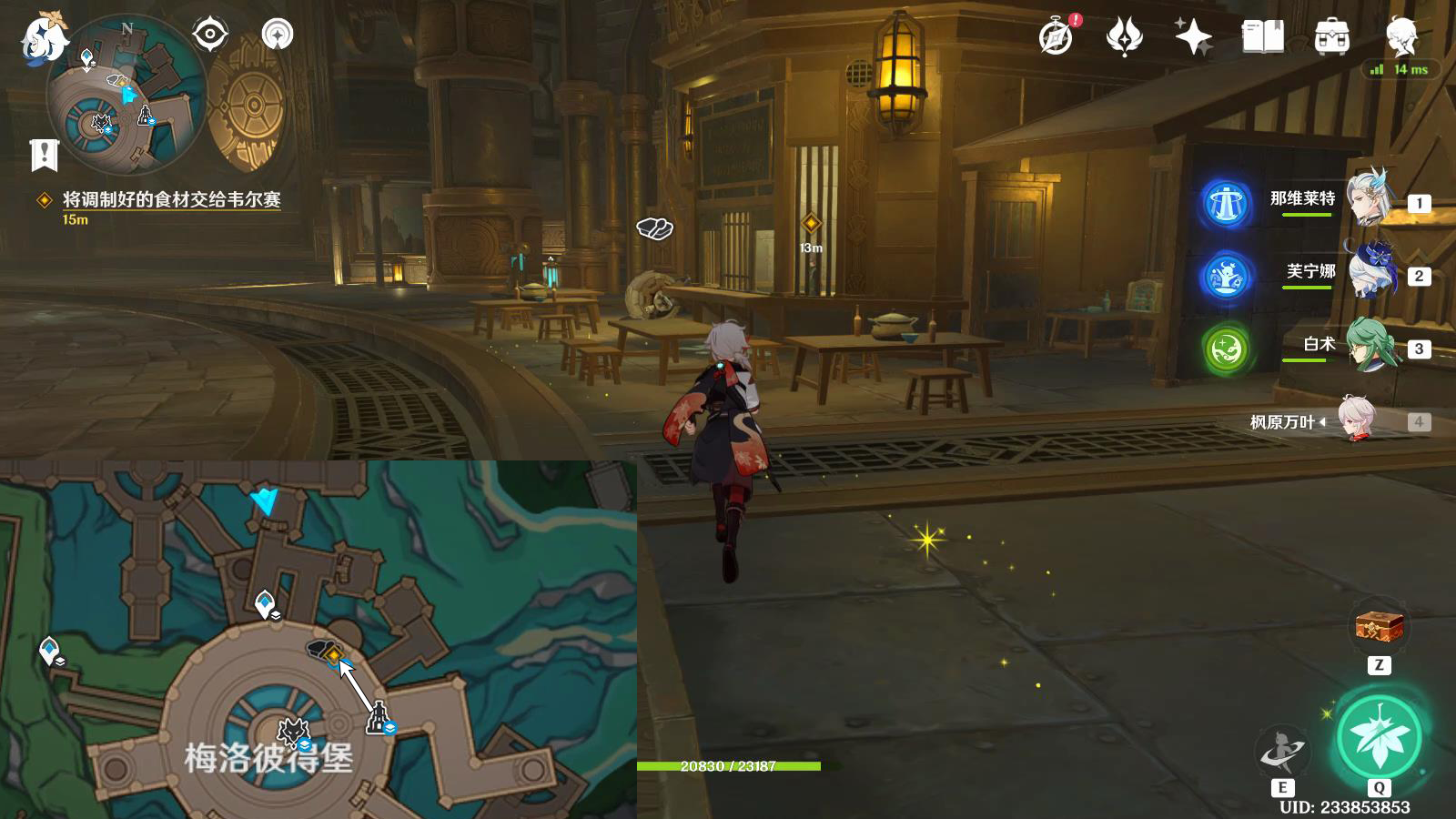Open the circular minimap
Screen dimensions: 1456x819
click(126, 97)
